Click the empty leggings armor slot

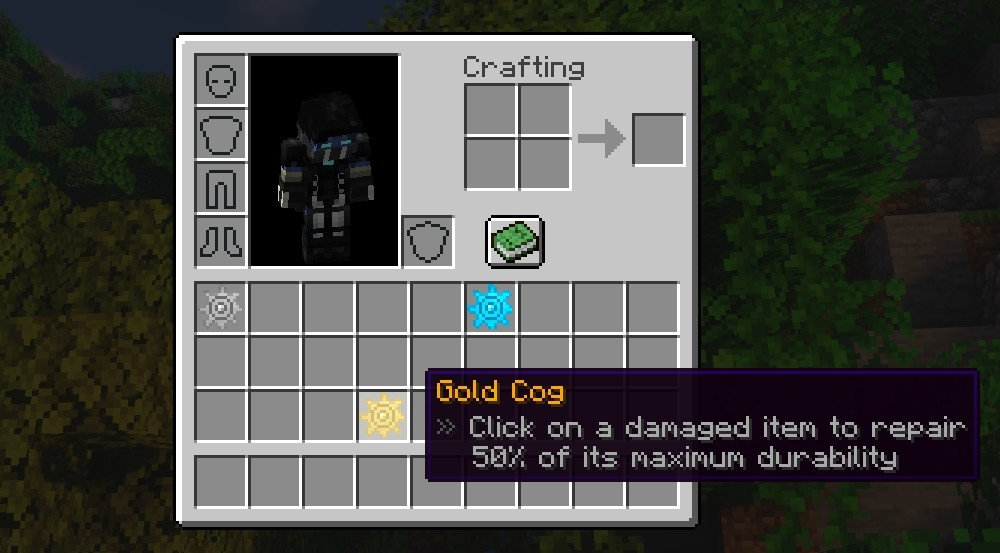220,189
